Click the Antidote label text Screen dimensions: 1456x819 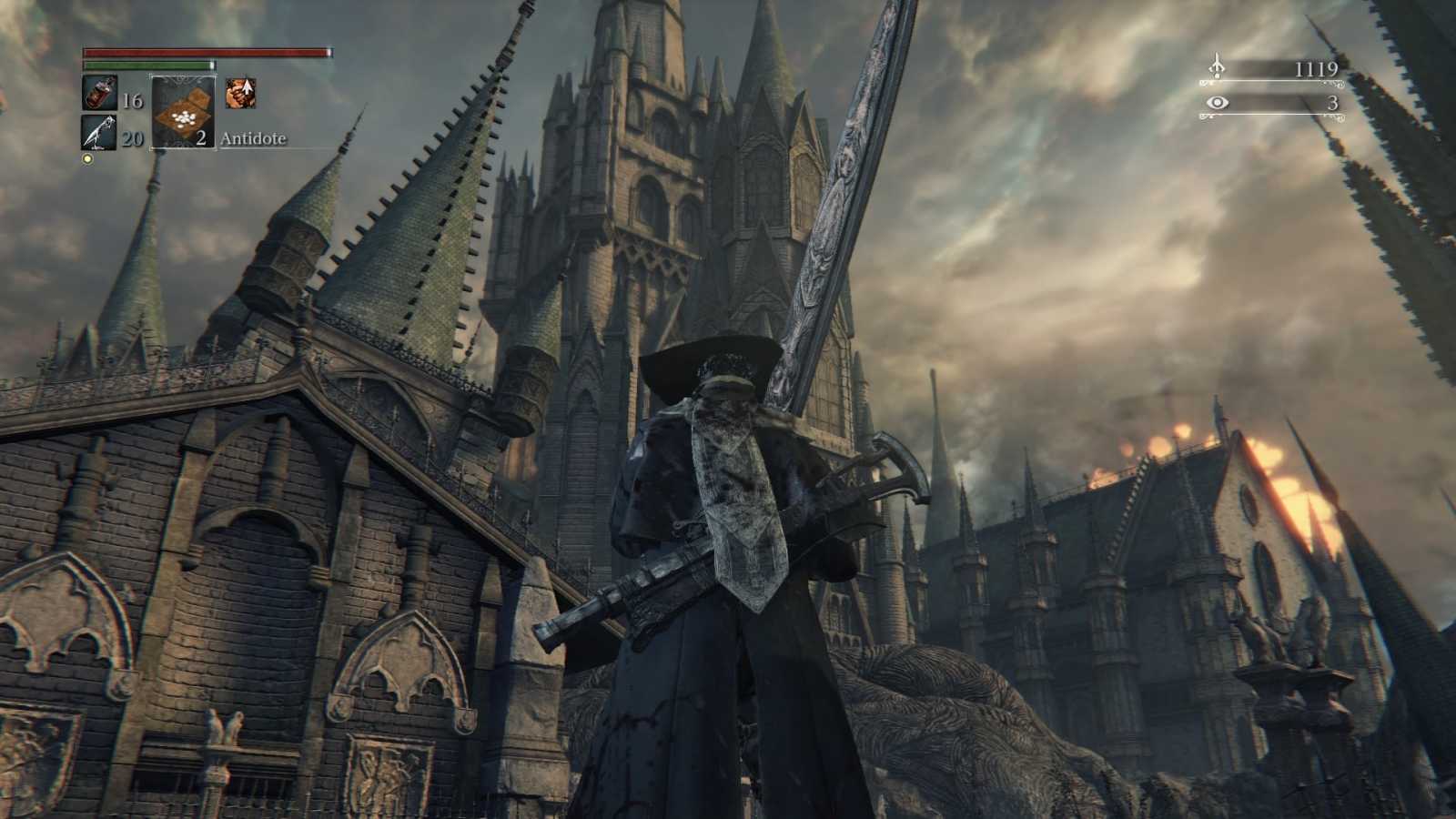tap(251, 139)
